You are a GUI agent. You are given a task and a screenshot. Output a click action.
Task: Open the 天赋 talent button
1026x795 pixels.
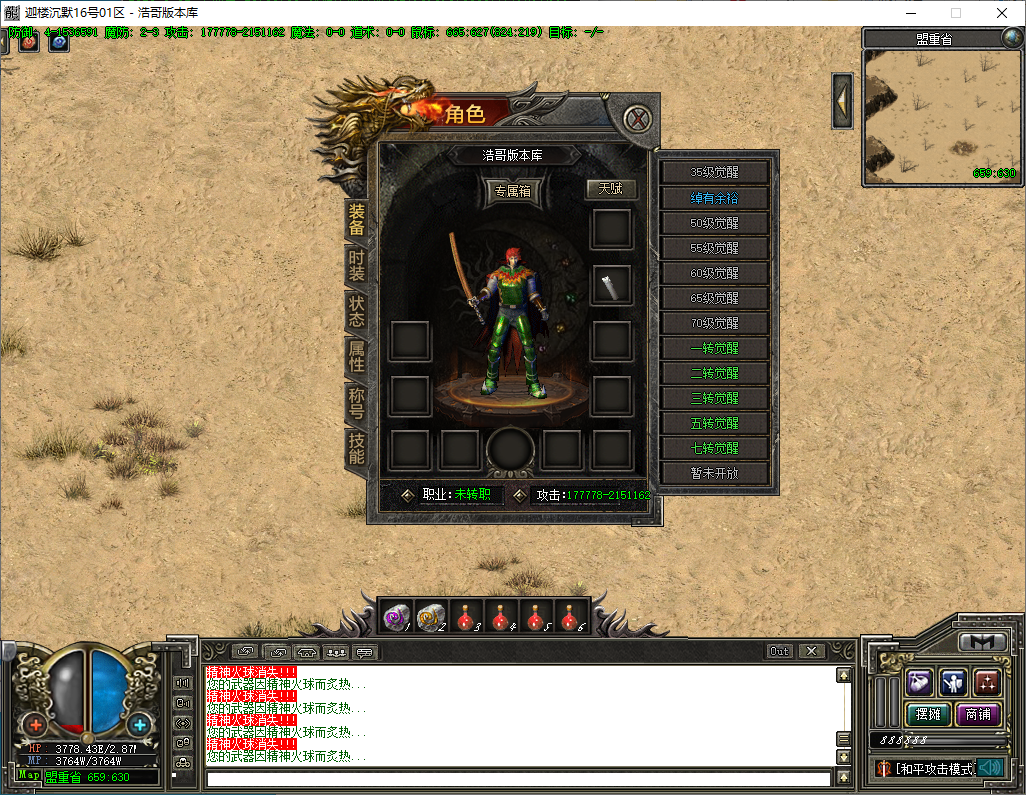click(610, 188)
